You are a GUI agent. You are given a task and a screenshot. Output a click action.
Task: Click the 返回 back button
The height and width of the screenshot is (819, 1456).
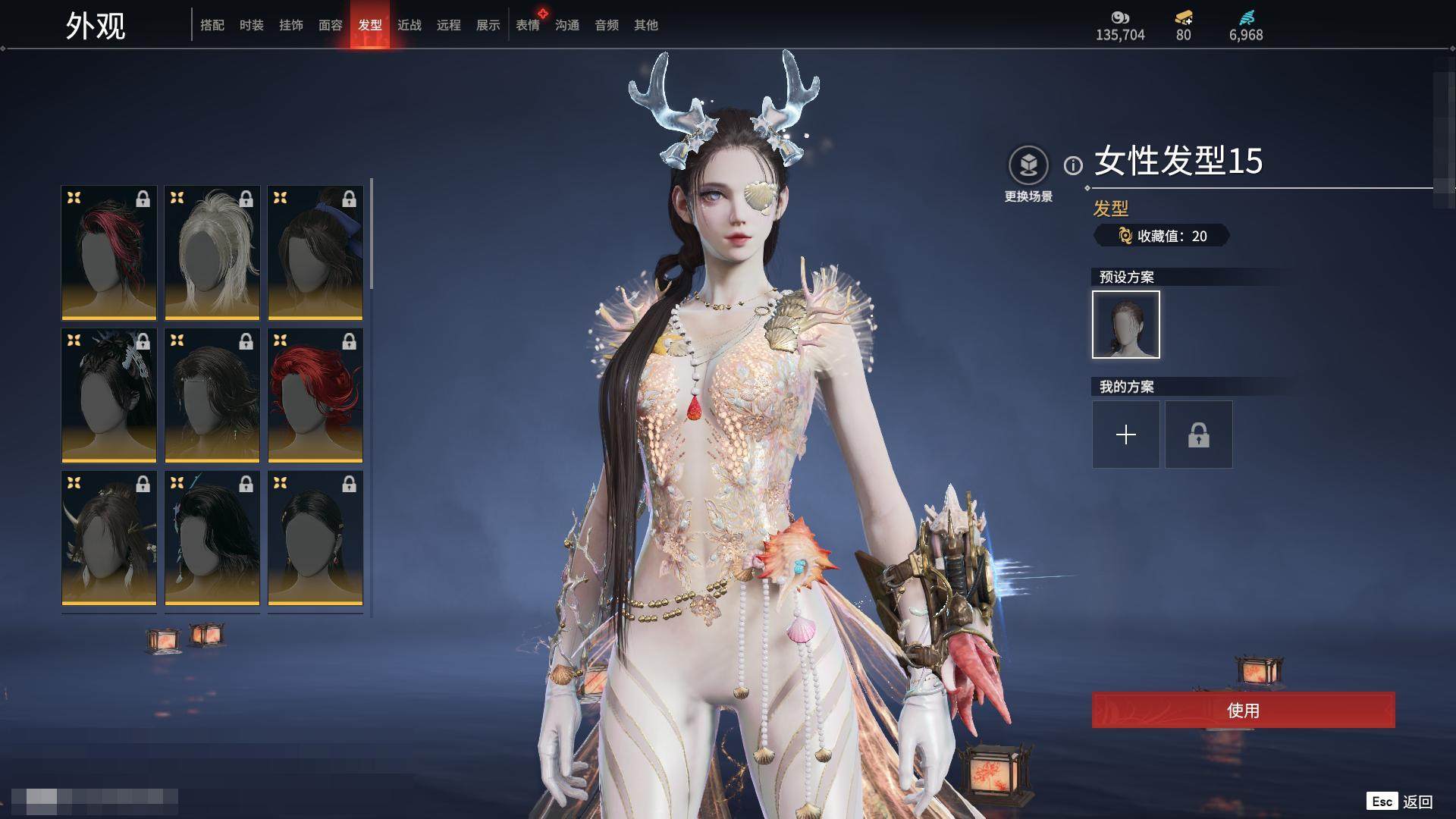1401,802
